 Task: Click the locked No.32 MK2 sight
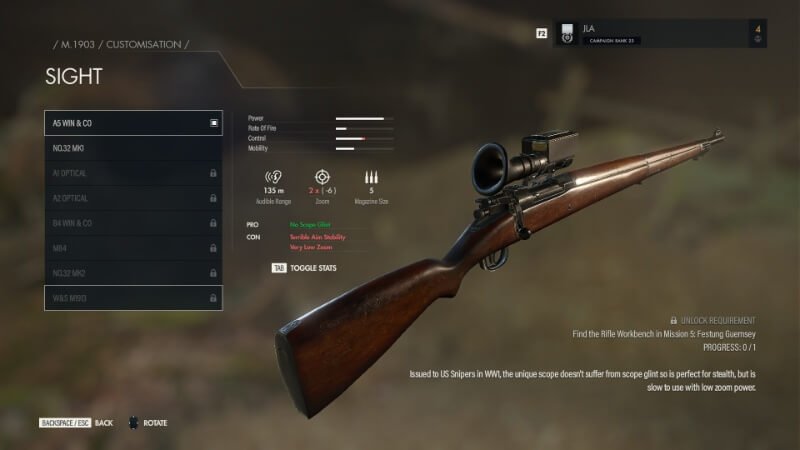tap(133, 272)
